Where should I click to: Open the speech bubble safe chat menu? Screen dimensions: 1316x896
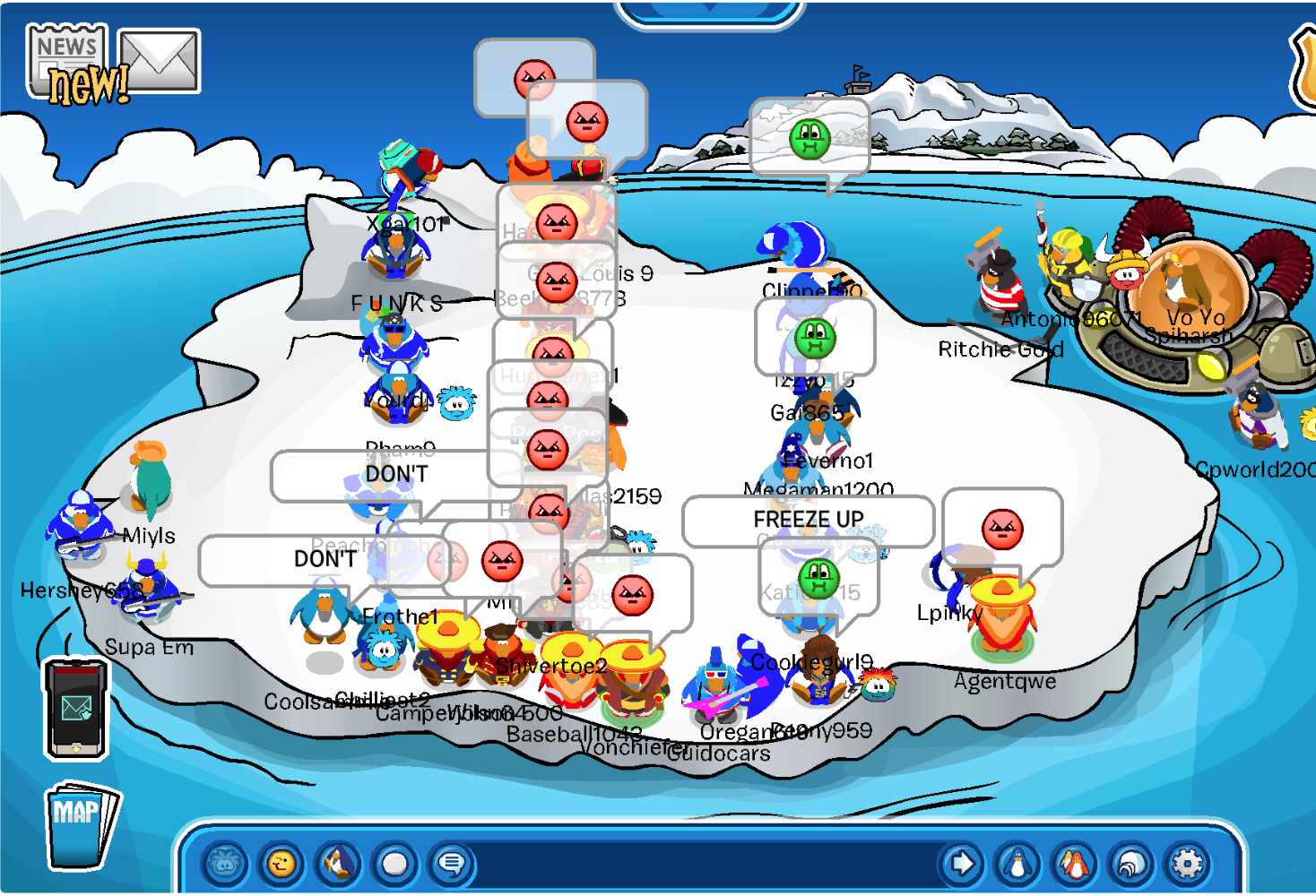[x=451, y=864]
